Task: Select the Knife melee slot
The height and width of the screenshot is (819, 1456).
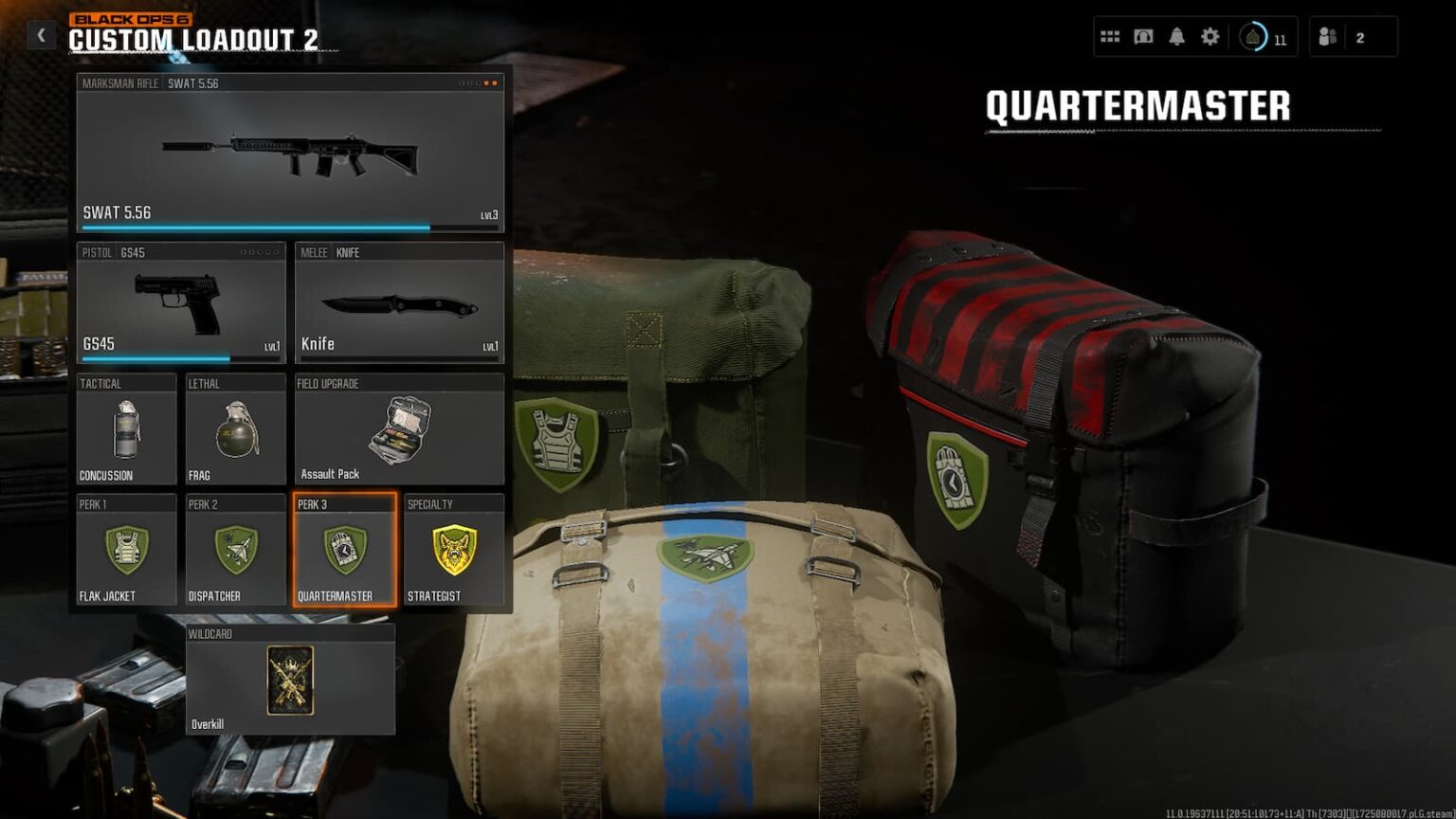Action: pyautogui.click(x=398, y=303)
